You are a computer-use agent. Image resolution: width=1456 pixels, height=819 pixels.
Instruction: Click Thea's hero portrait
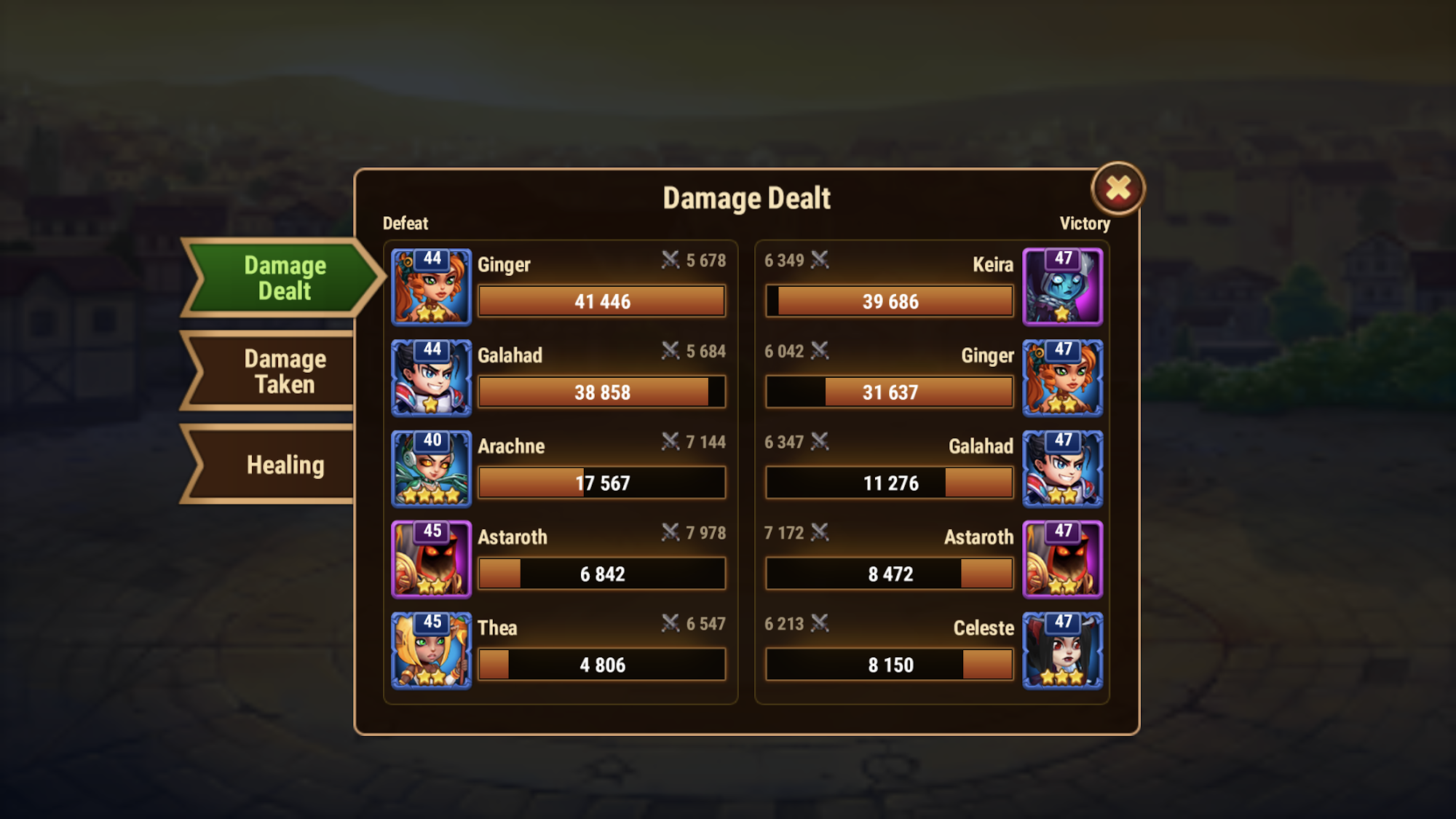click(x=432, y=650)
